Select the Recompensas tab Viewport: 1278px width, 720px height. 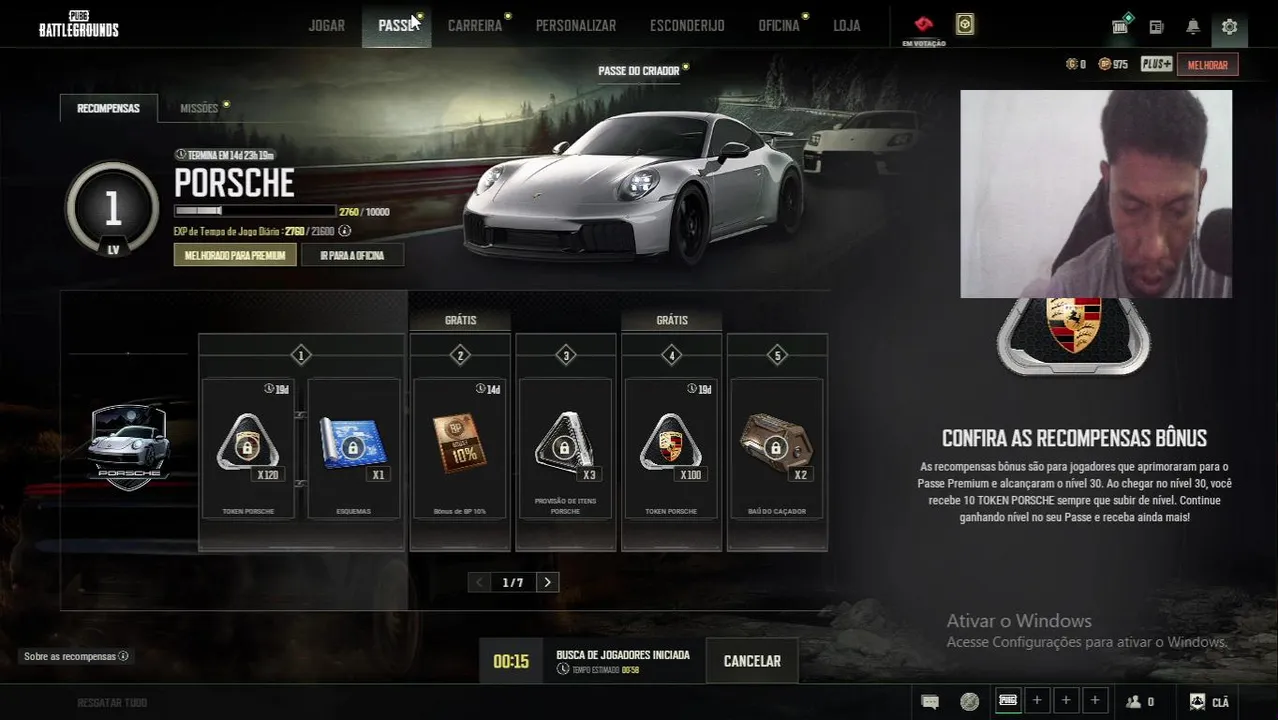(x=108, y=108)
